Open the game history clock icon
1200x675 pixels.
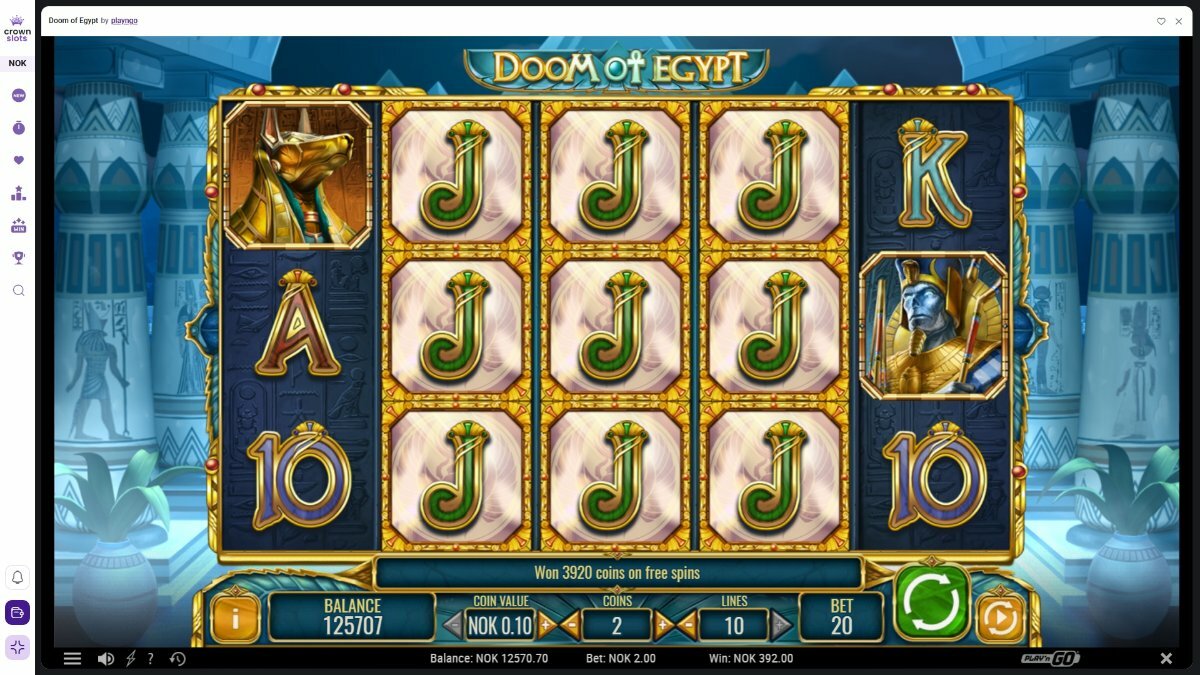(178, 659)
